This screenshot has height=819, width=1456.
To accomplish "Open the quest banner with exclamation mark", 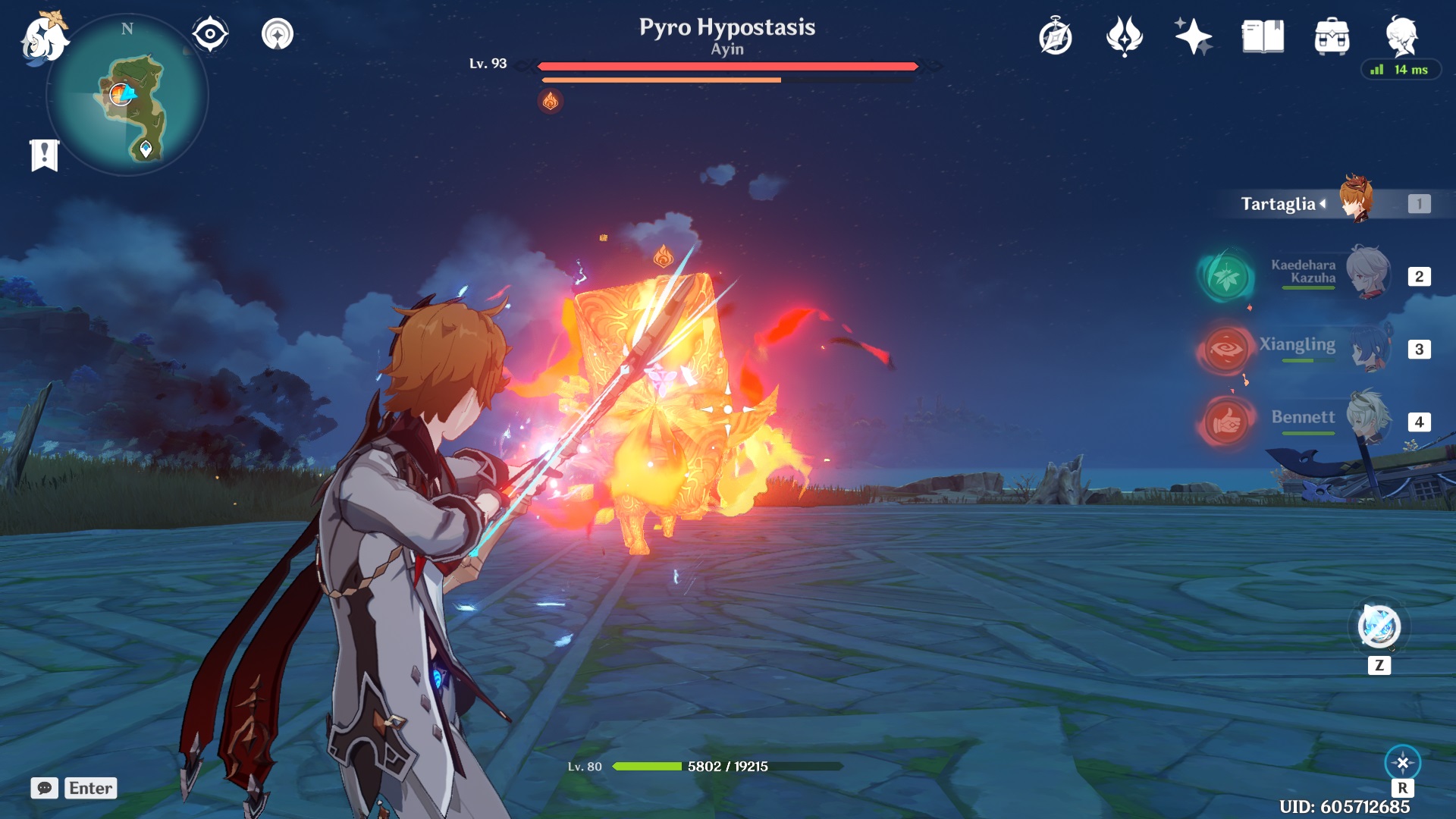I will click(44, 151).
